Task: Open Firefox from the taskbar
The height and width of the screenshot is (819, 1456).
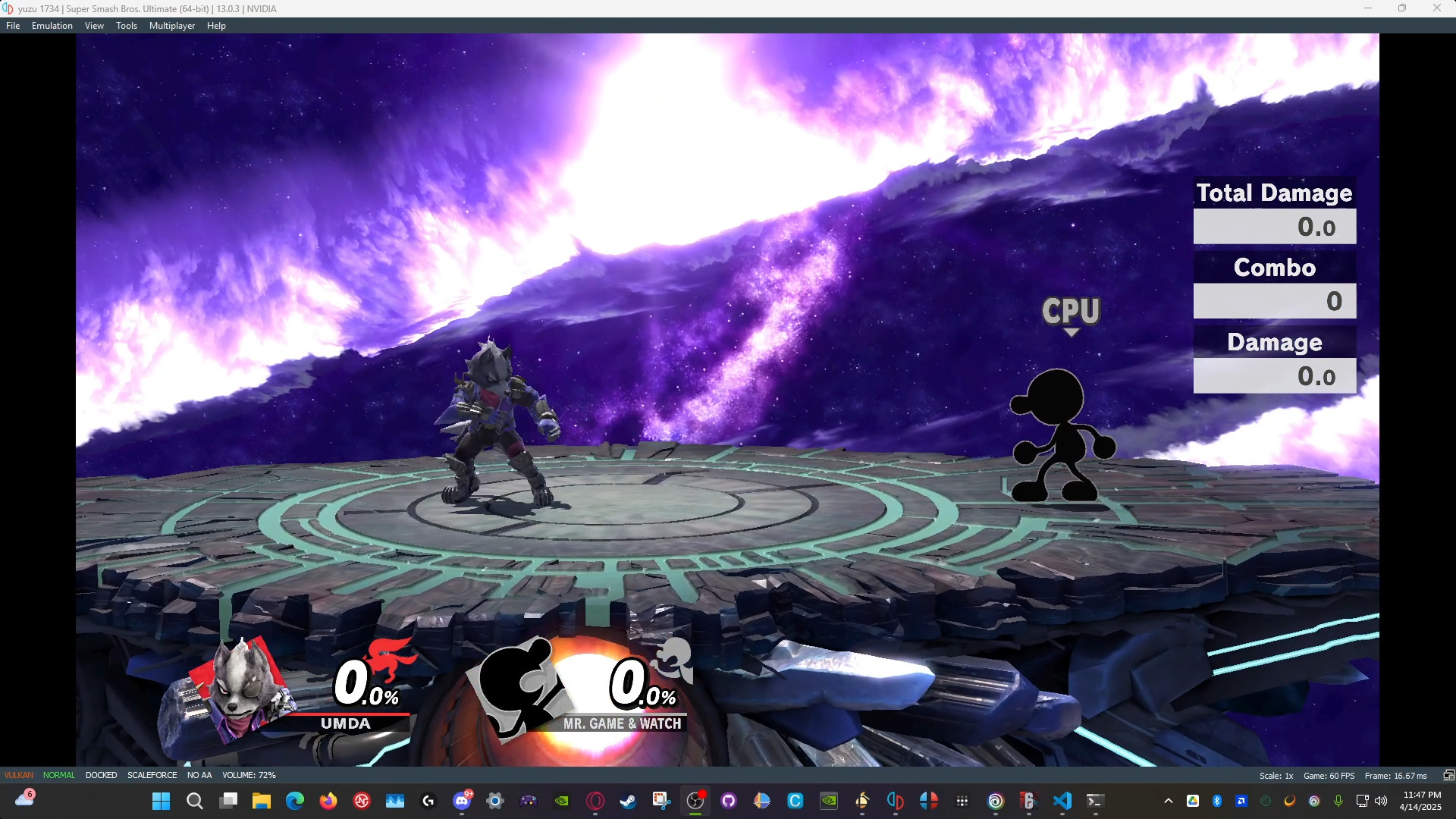Action: [x=328, y=800]
